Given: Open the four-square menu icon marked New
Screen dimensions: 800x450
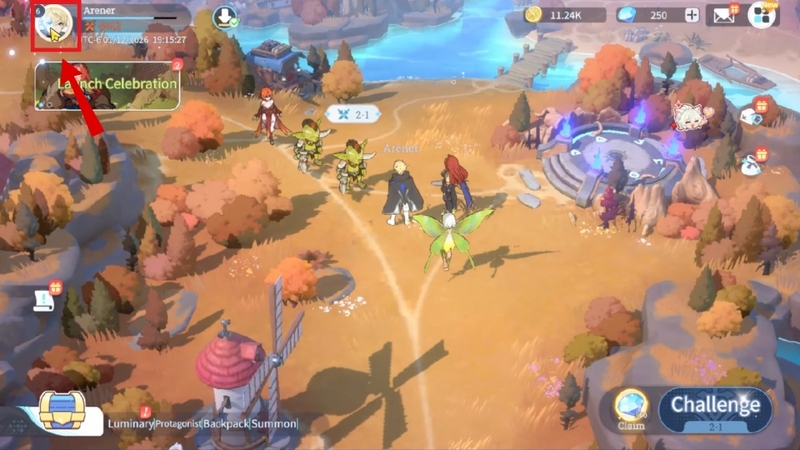Looking at the screenshot, I should pyautogui.click(x=762, y=15).
